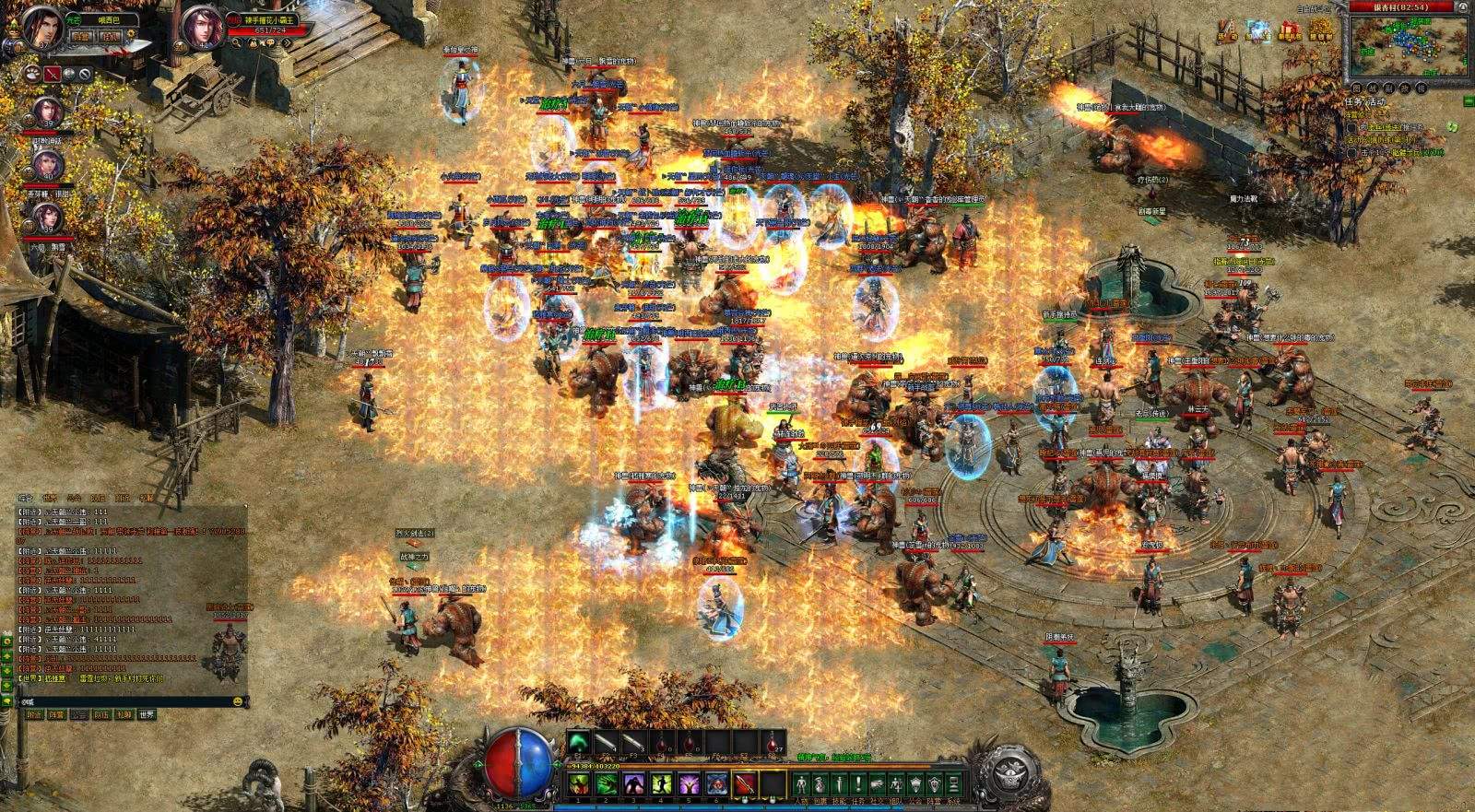Select the level 40 party member portrait
This screenshot has height=812, width=1475.
coord(48,165)
